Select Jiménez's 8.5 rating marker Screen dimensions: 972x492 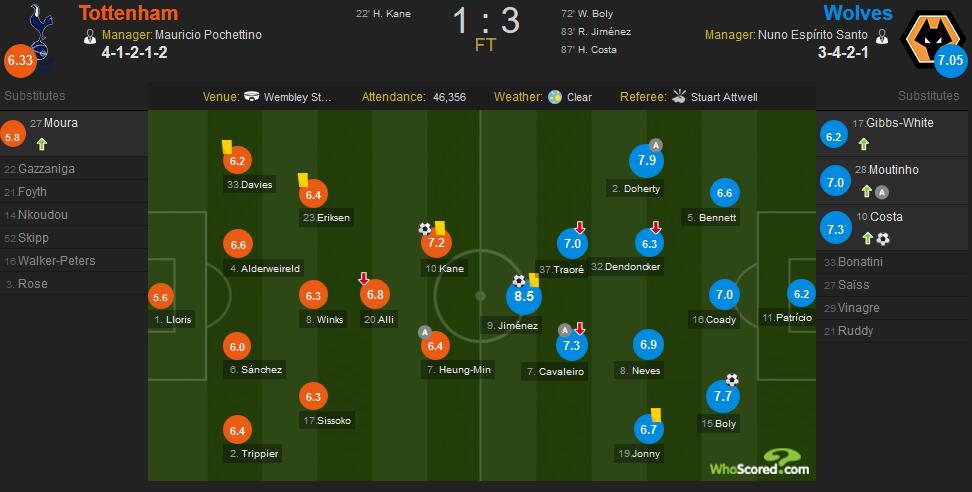point(524,296)
